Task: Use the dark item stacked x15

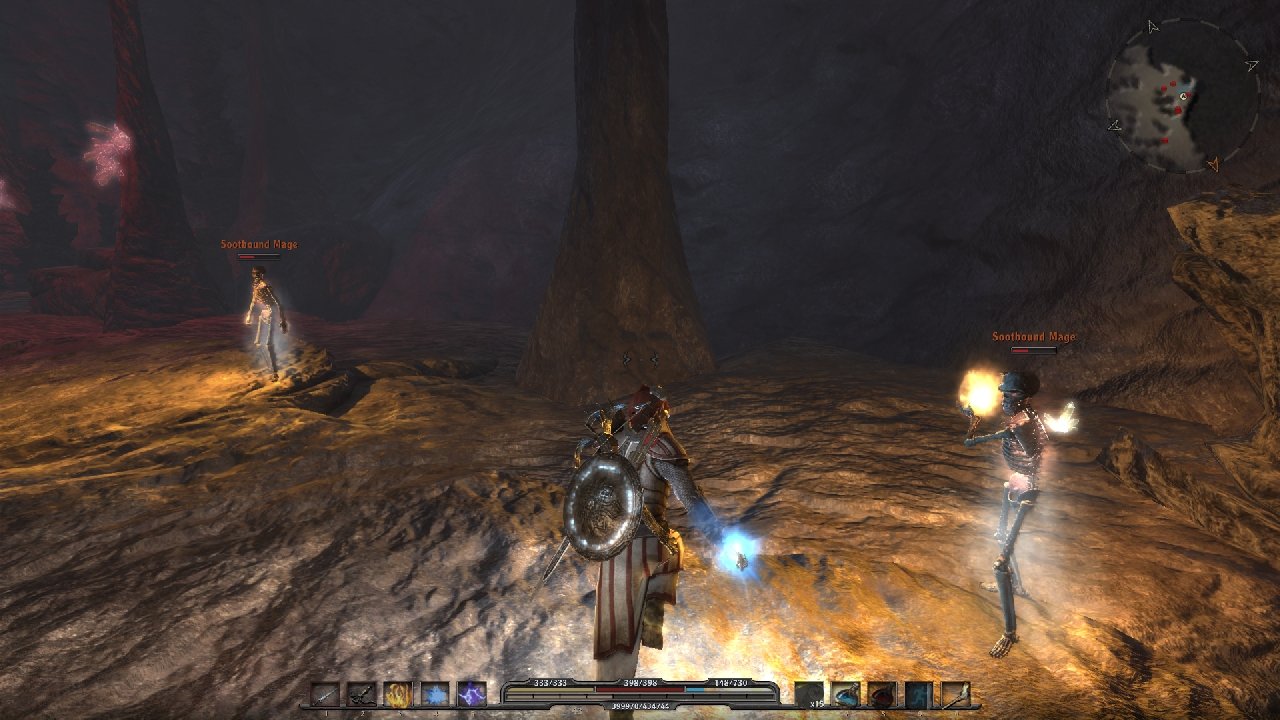Action: pos(809,694)
